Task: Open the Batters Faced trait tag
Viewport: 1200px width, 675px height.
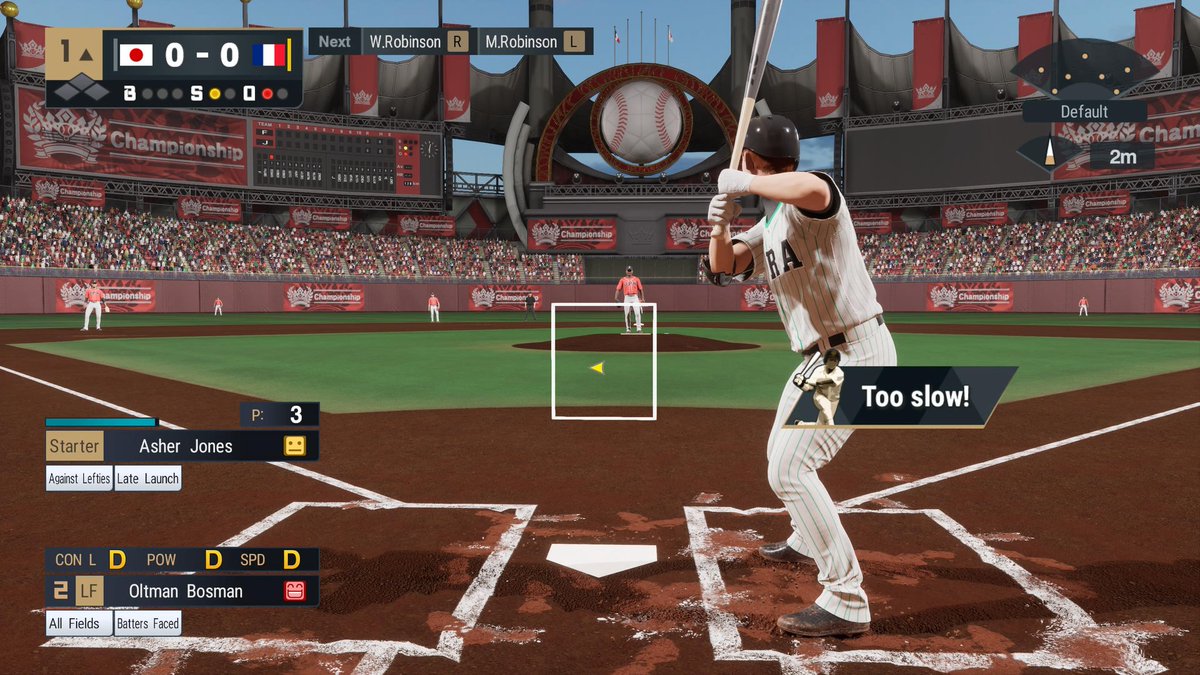Action: click(148, 623)
